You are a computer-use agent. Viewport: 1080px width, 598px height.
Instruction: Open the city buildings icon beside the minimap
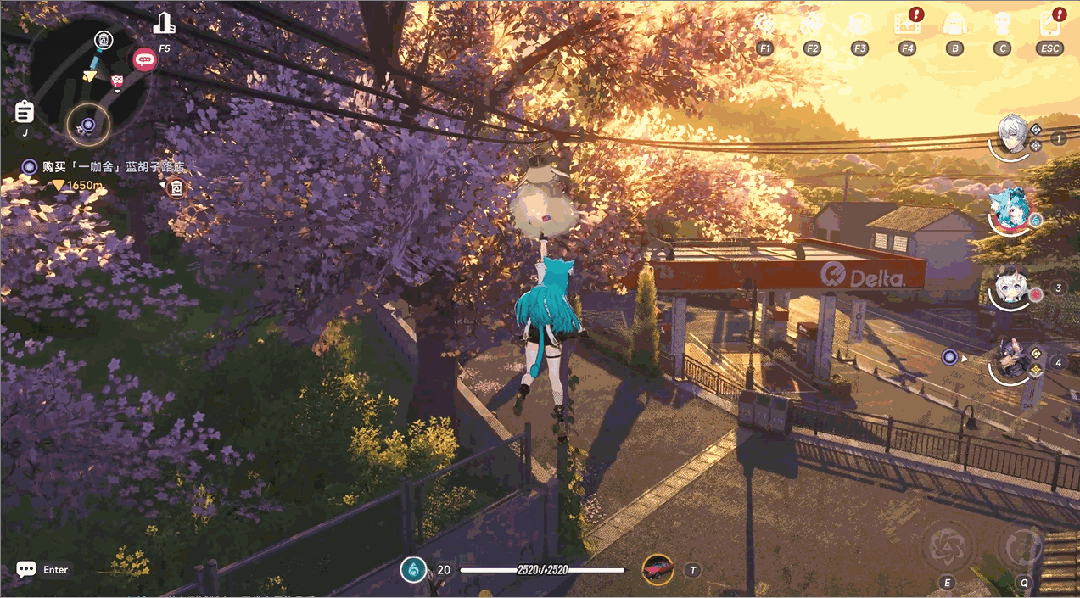tap(165, 24)
